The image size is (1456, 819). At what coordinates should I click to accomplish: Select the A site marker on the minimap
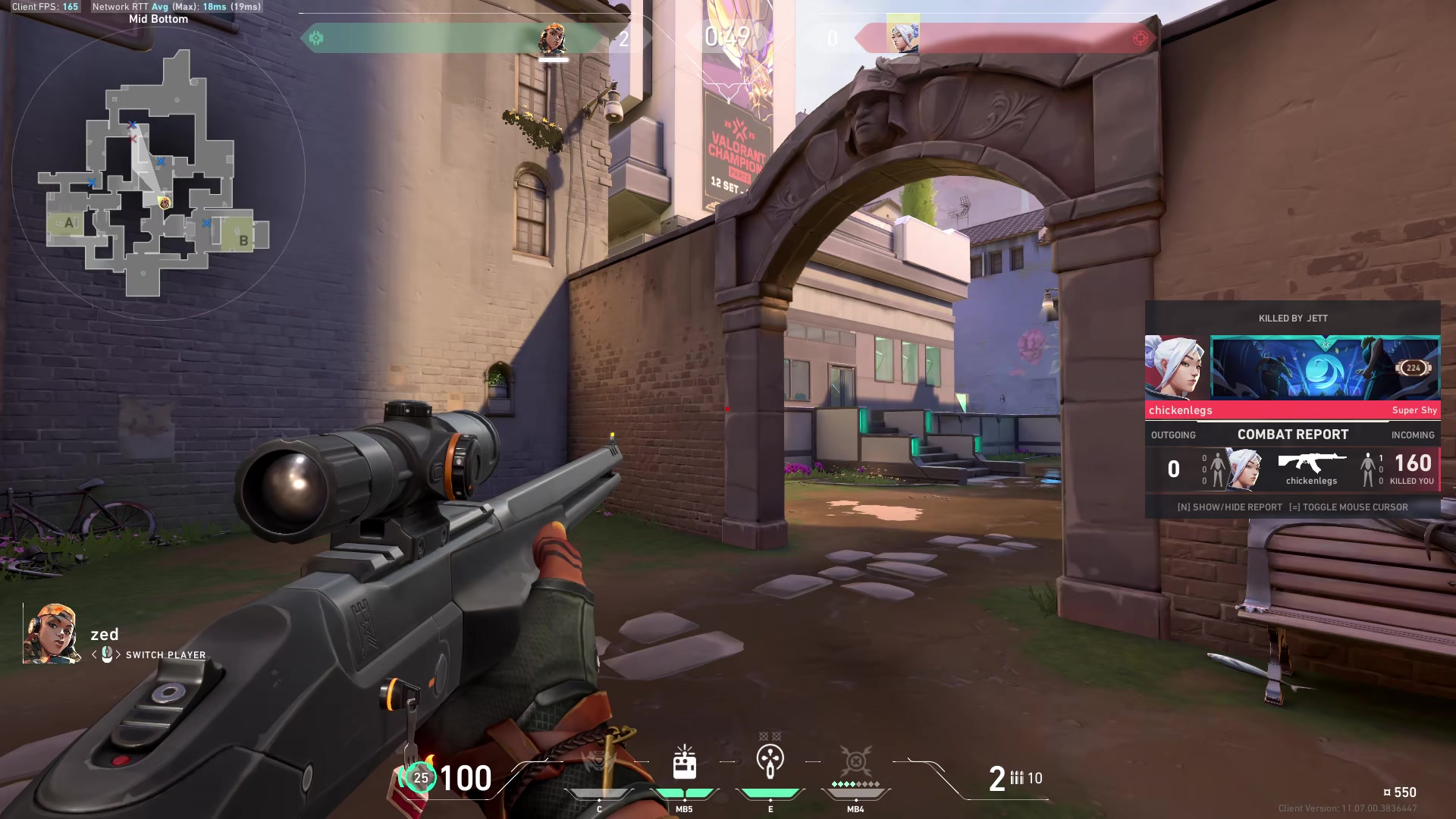pos(70,223)
